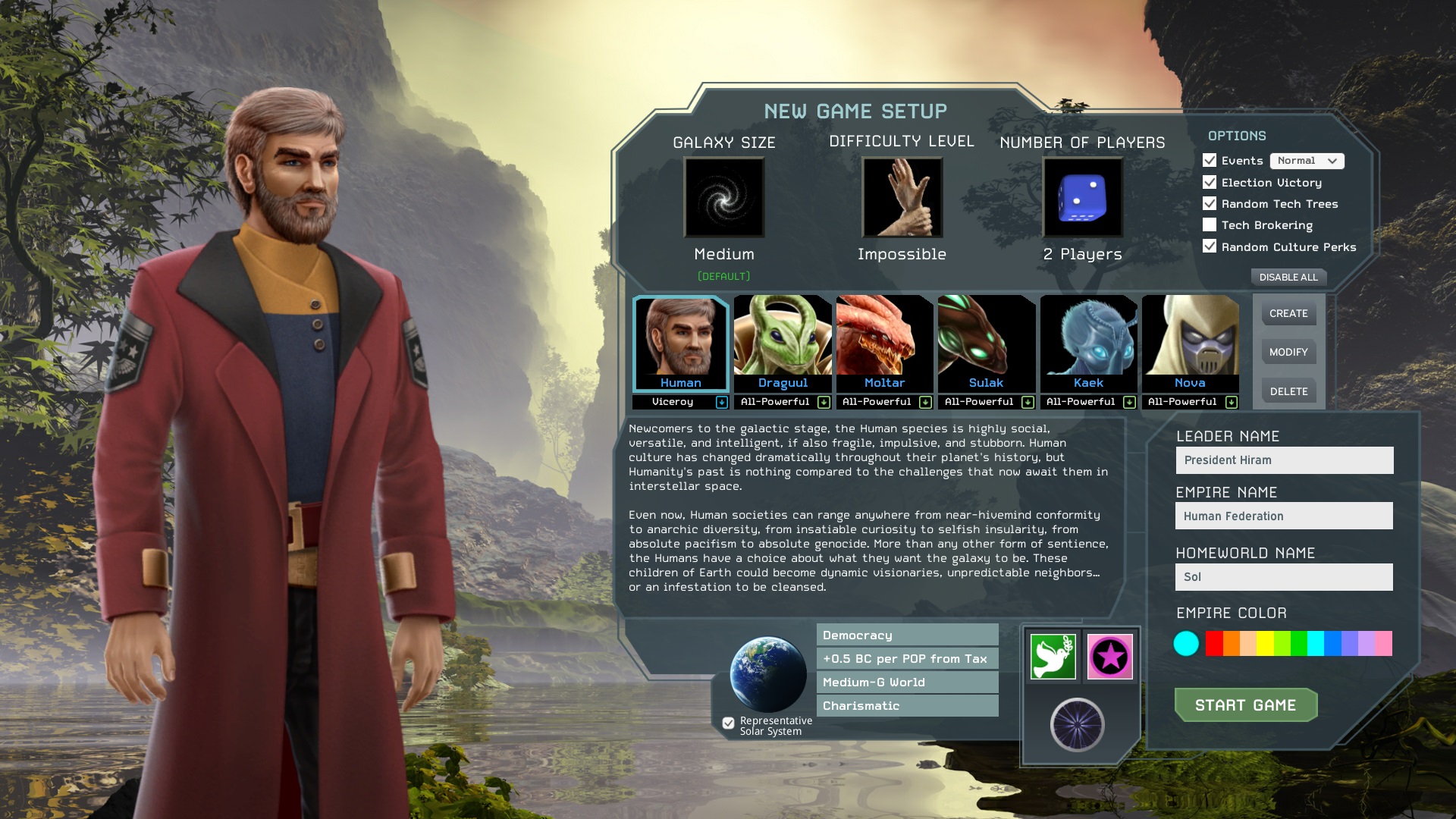Enable Tech Brokering
Screen dimensions: 1456x819
[1210, 225]
